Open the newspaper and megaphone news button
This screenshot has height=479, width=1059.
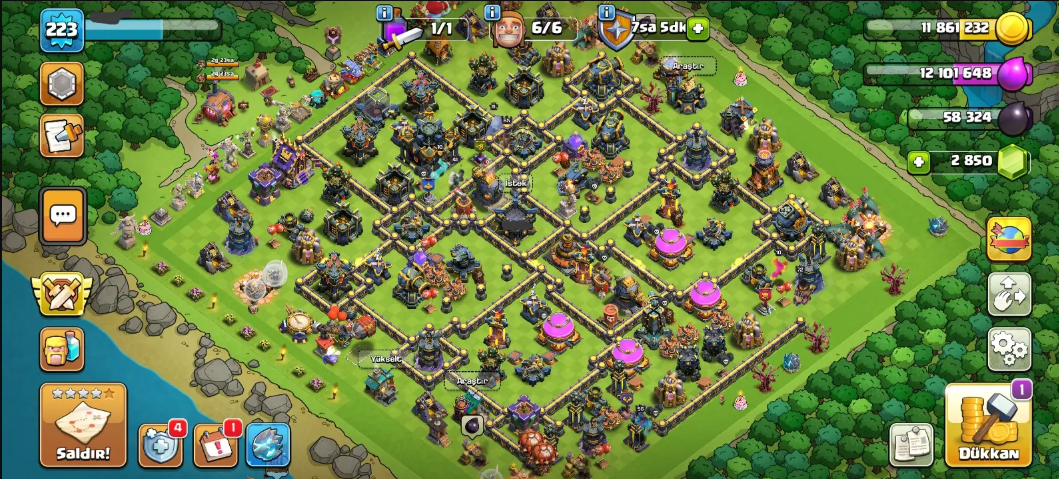pos(62,136)
